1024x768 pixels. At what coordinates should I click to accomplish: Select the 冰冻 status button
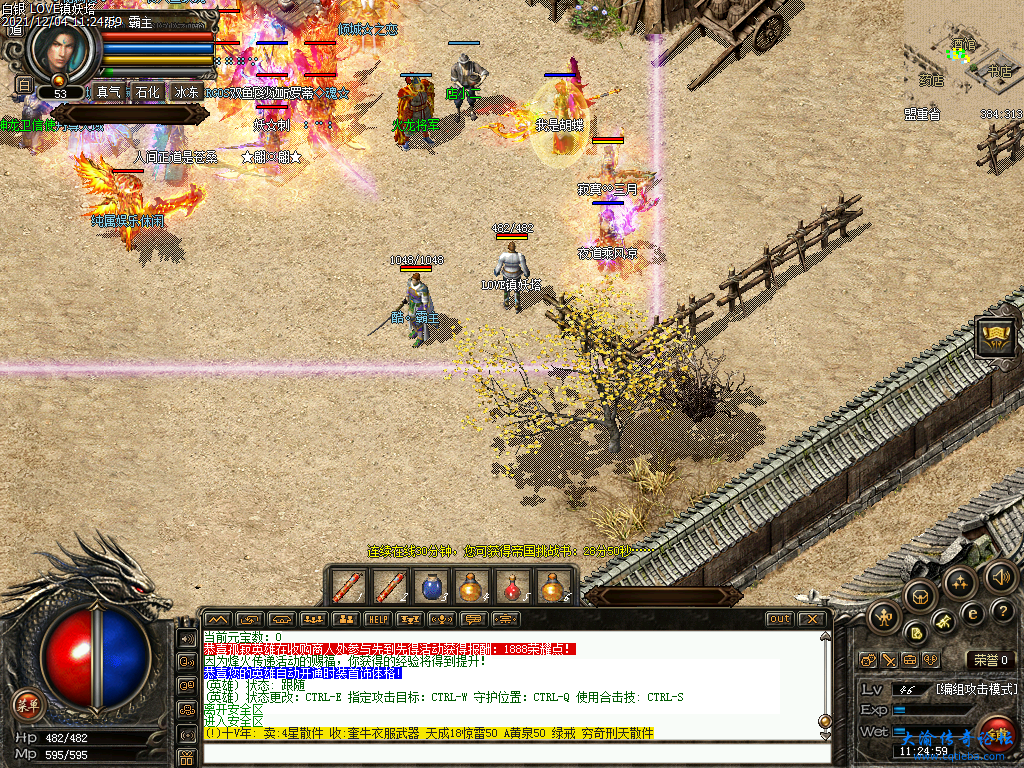click(x=187, y=92)
